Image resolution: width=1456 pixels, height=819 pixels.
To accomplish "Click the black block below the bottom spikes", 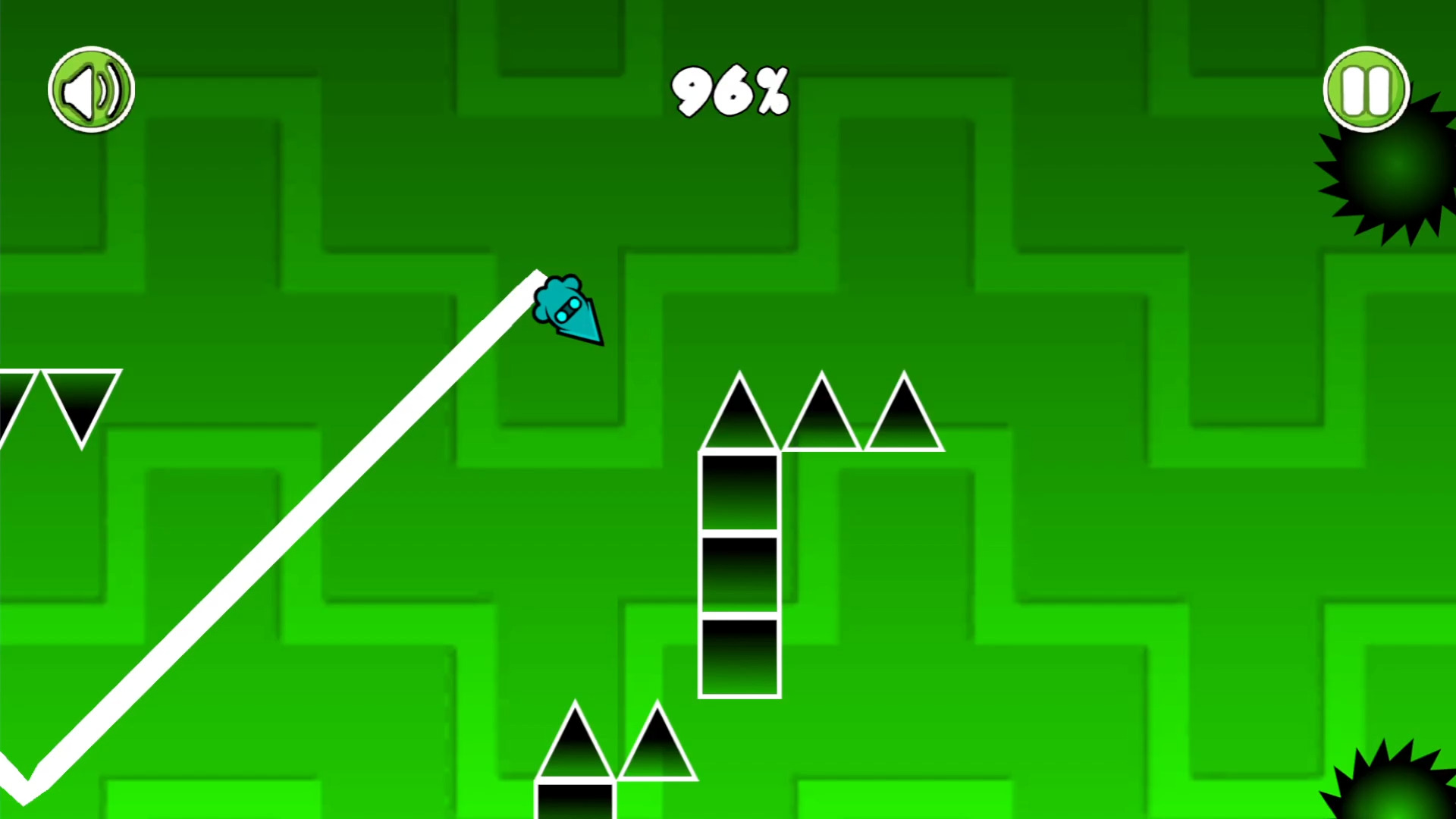I will 576,800.
